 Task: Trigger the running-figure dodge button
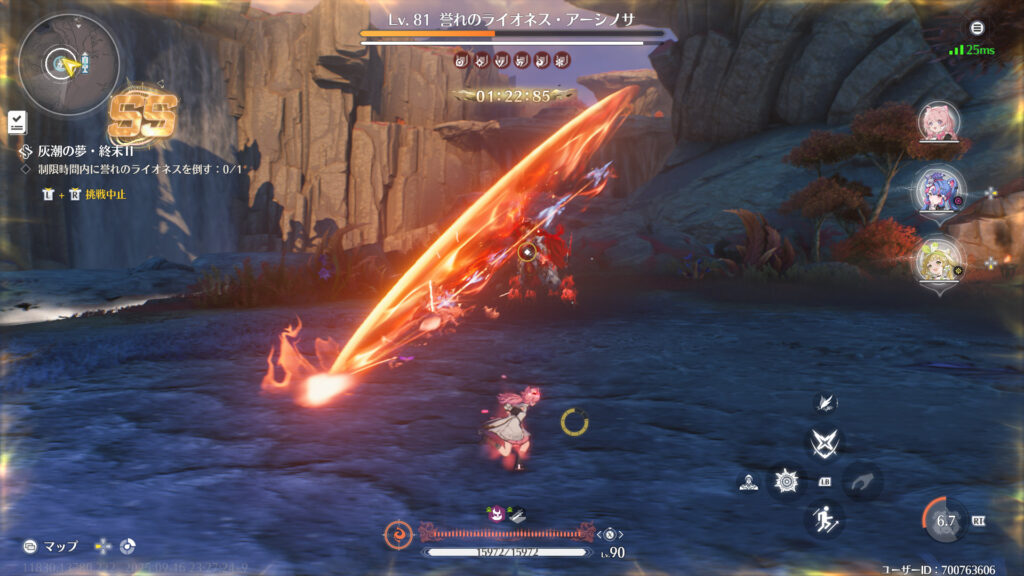click(x=825, y=518)
